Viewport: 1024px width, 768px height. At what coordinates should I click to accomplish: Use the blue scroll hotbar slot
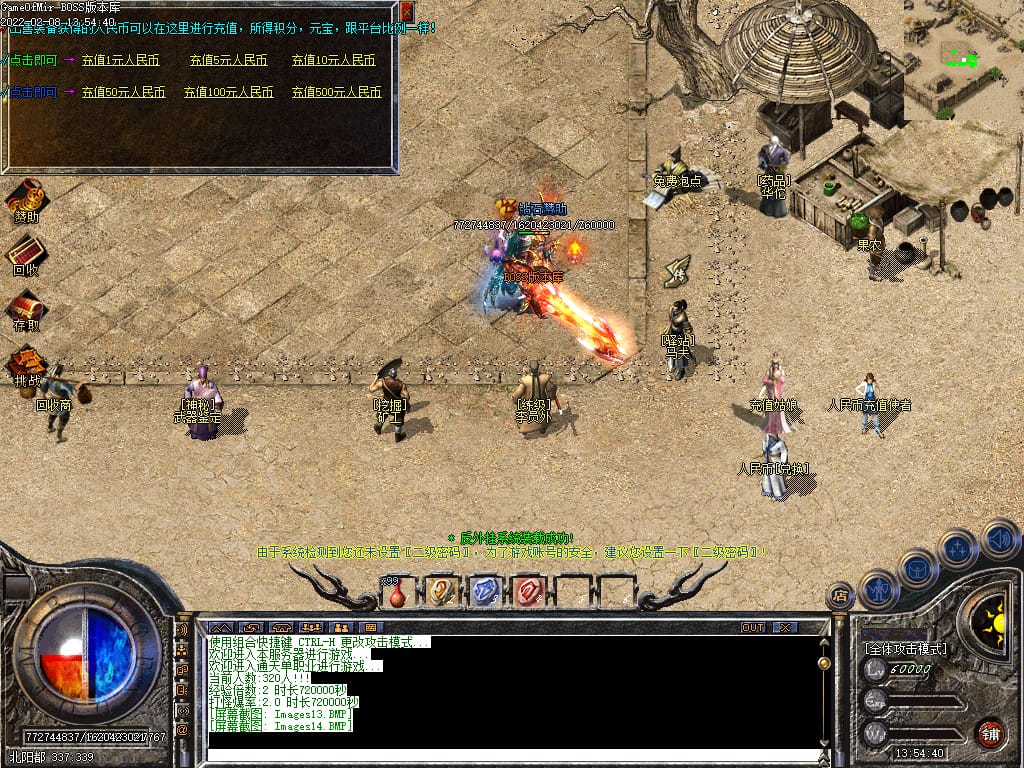point(485,592)
